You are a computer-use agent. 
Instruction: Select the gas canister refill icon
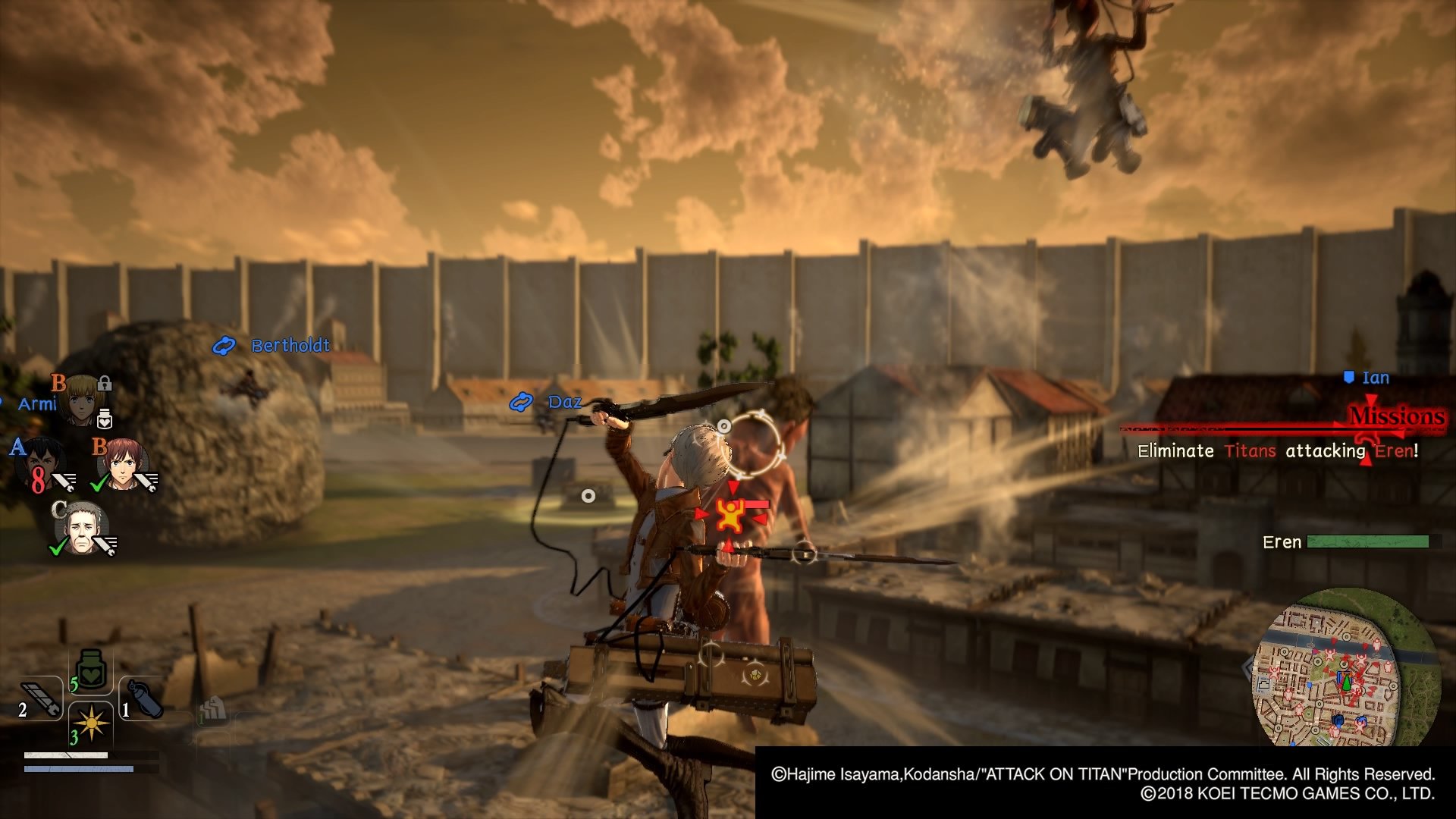[144, 696]
